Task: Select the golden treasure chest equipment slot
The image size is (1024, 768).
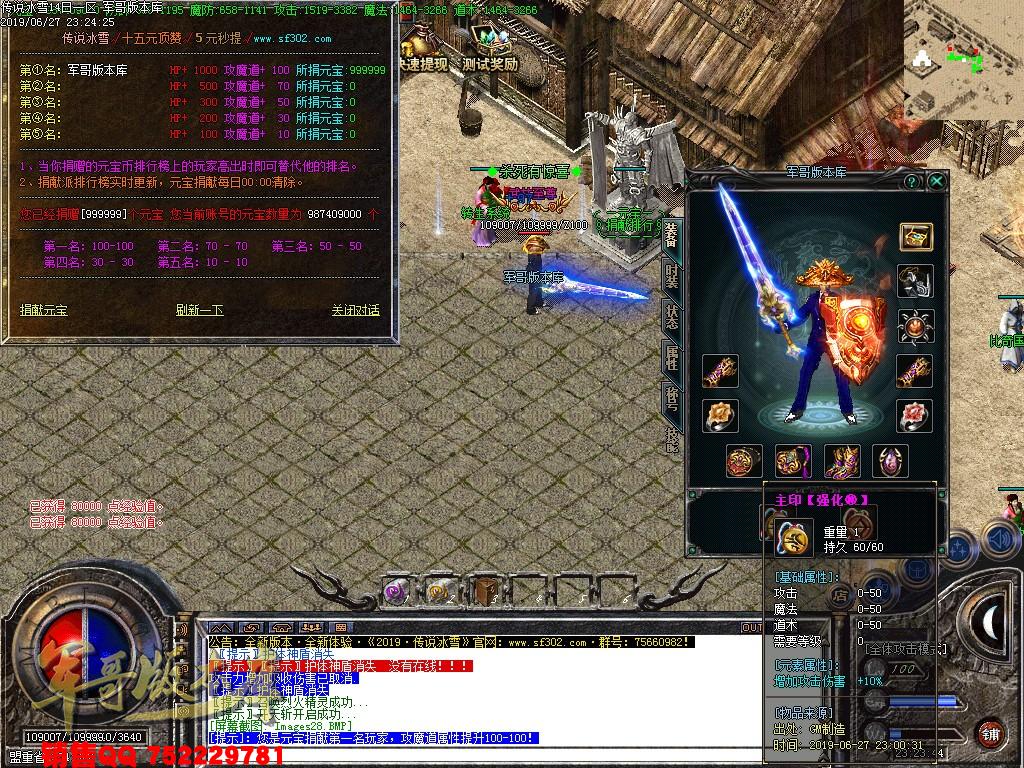Action: (914, 237)
